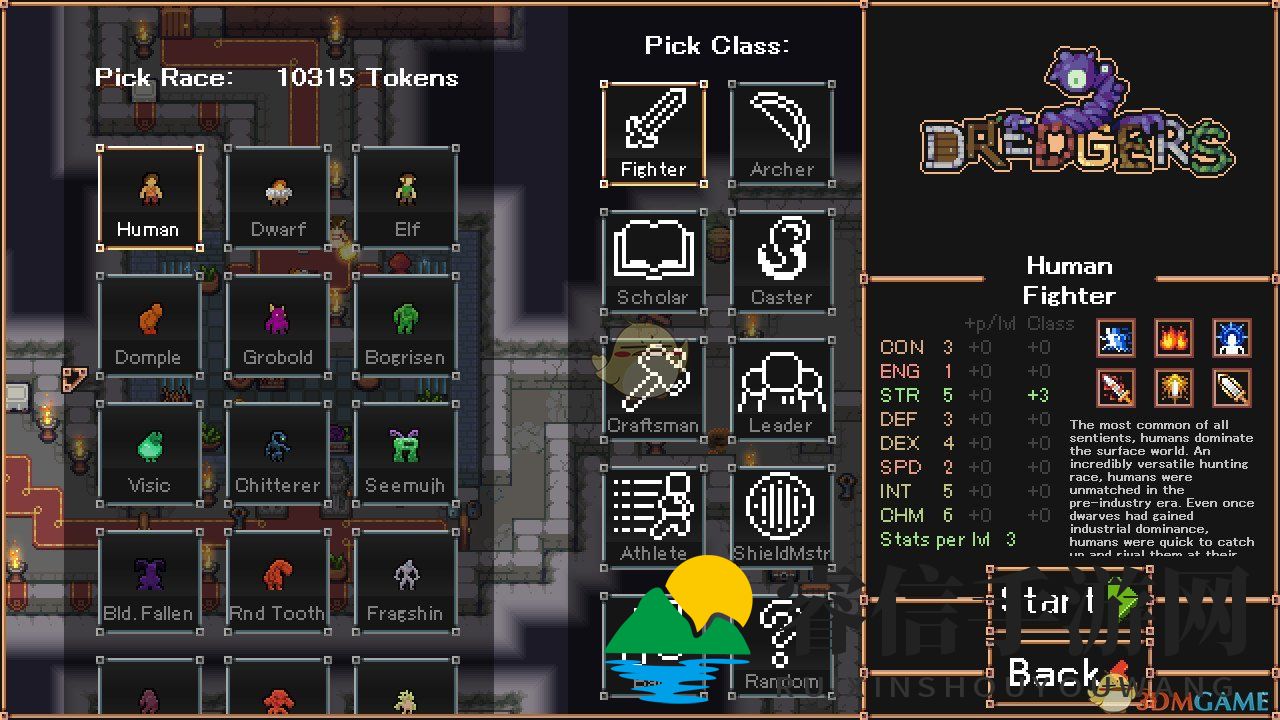
Task: Pick the Bogrisen race
Action: 406,325
